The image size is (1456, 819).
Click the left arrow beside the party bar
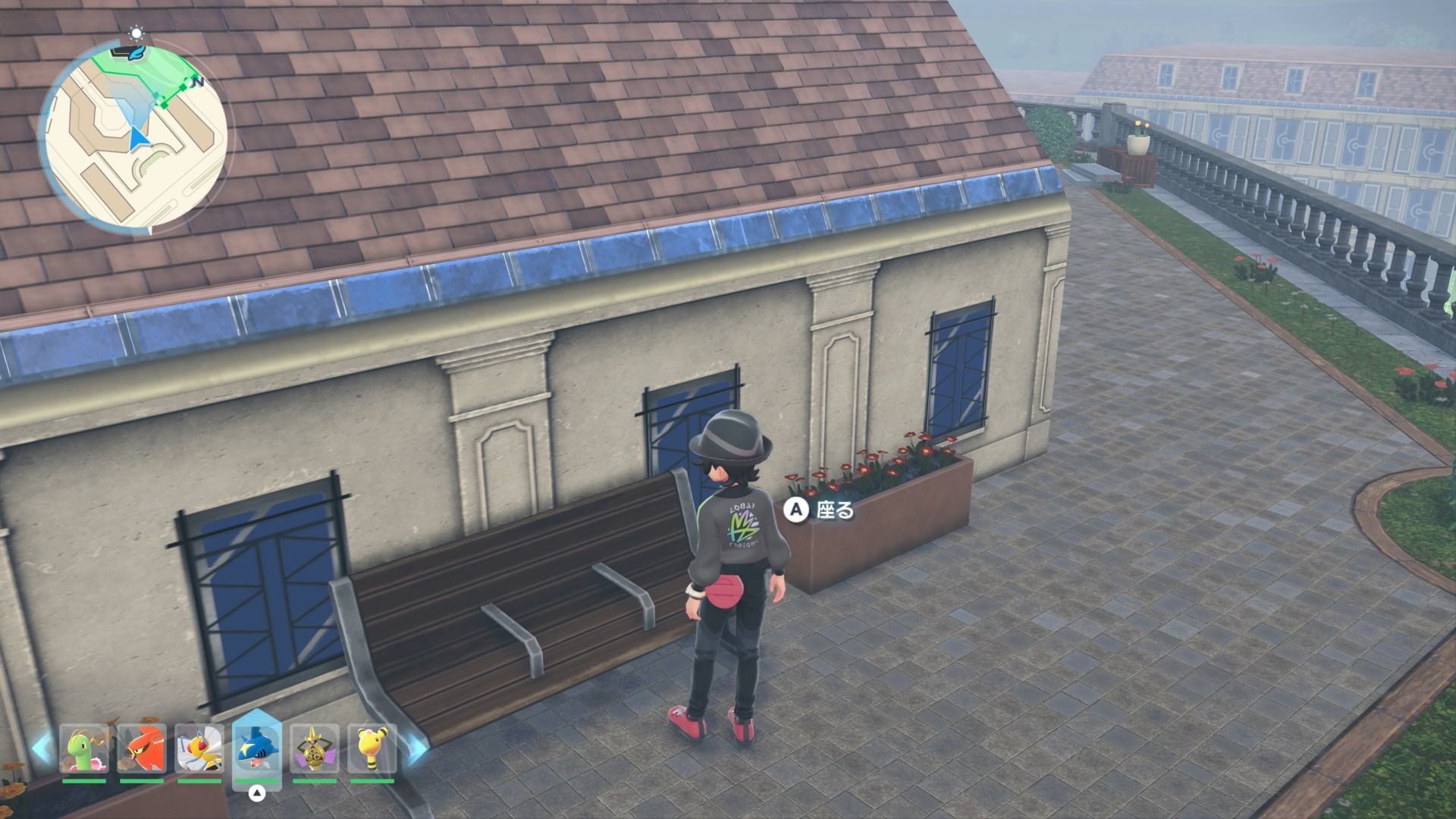(x=43, y=748)
